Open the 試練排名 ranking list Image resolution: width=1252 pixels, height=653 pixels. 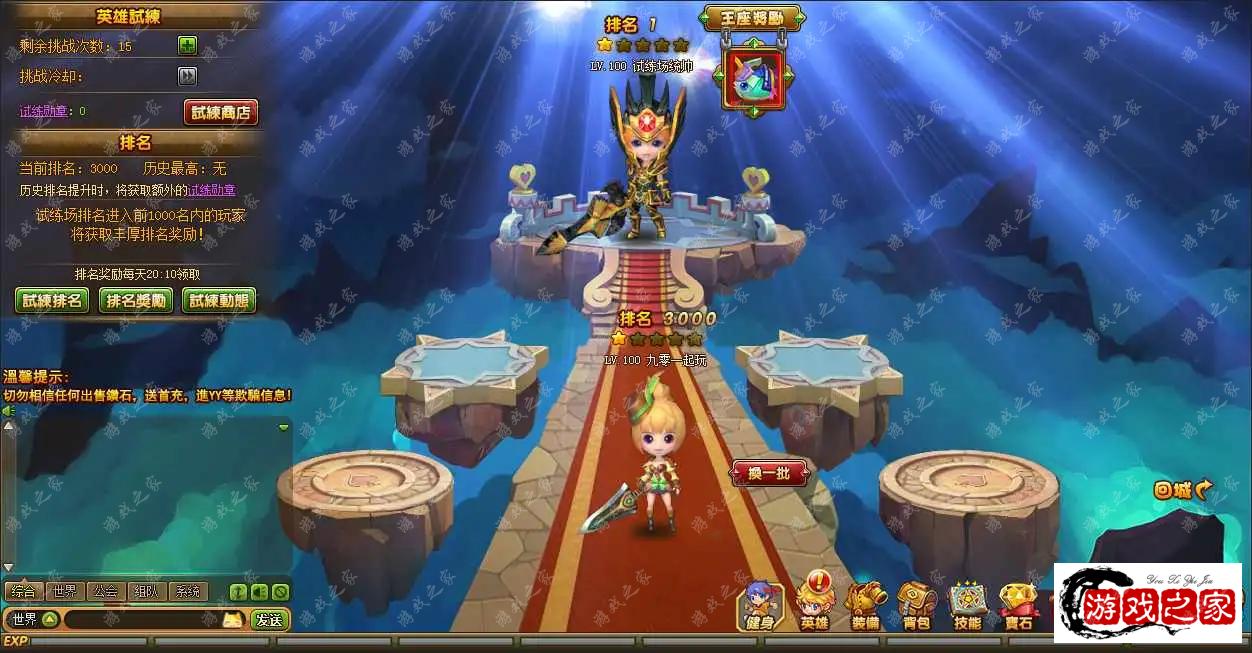click(52, 300)
